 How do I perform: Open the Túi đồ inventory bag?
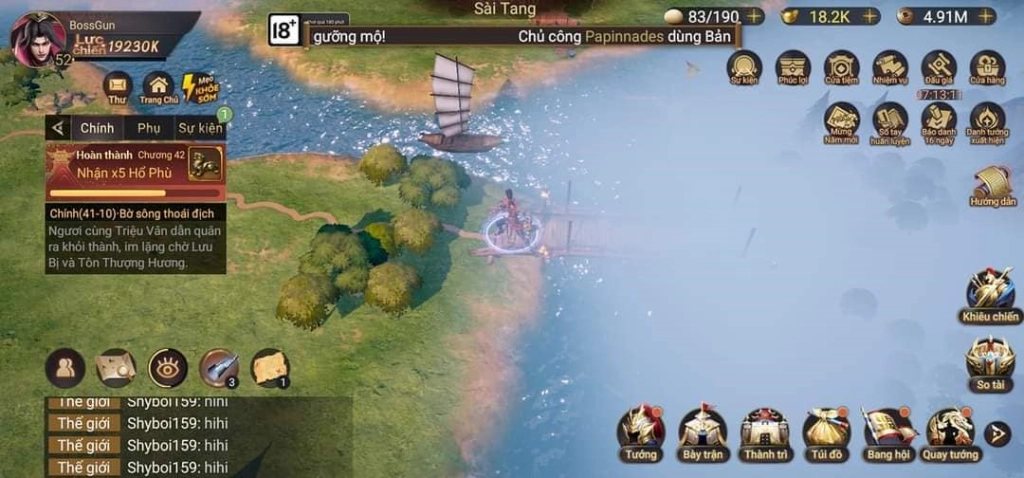coord(827,431)
